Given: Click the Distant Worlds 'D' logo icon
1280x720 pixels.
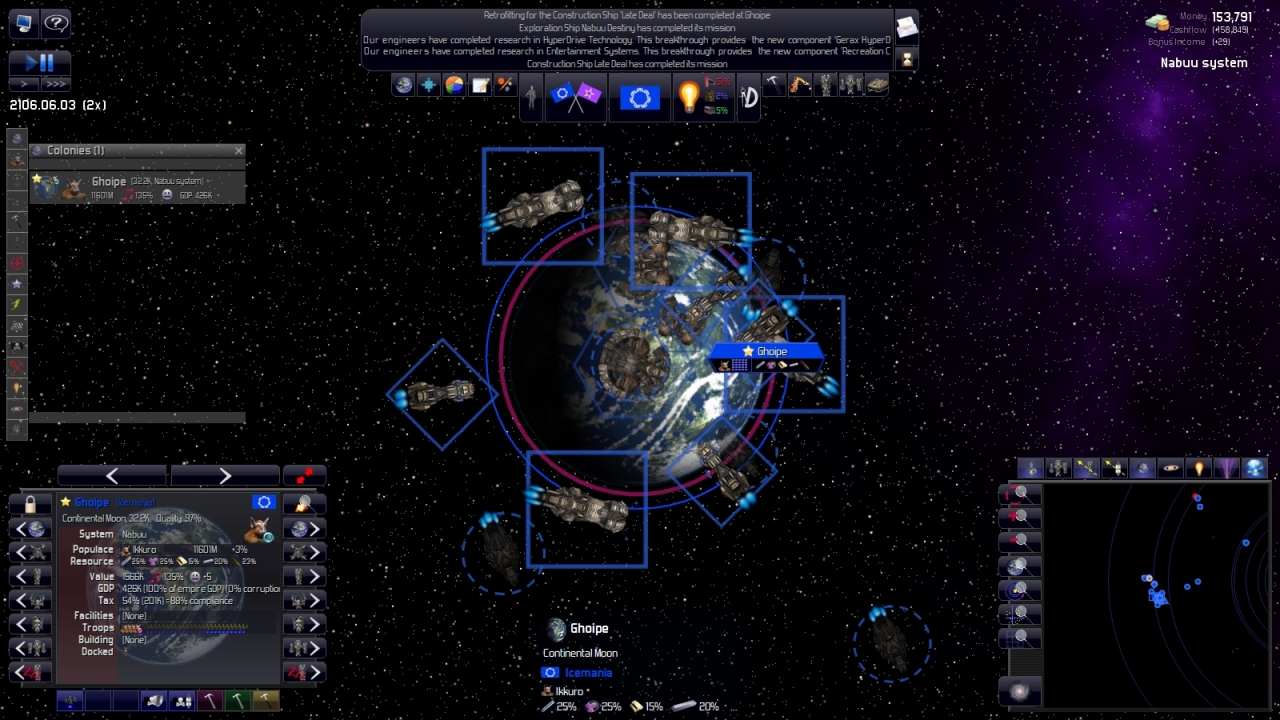Looking at the screenshot, I should click(x=747, y=97).
